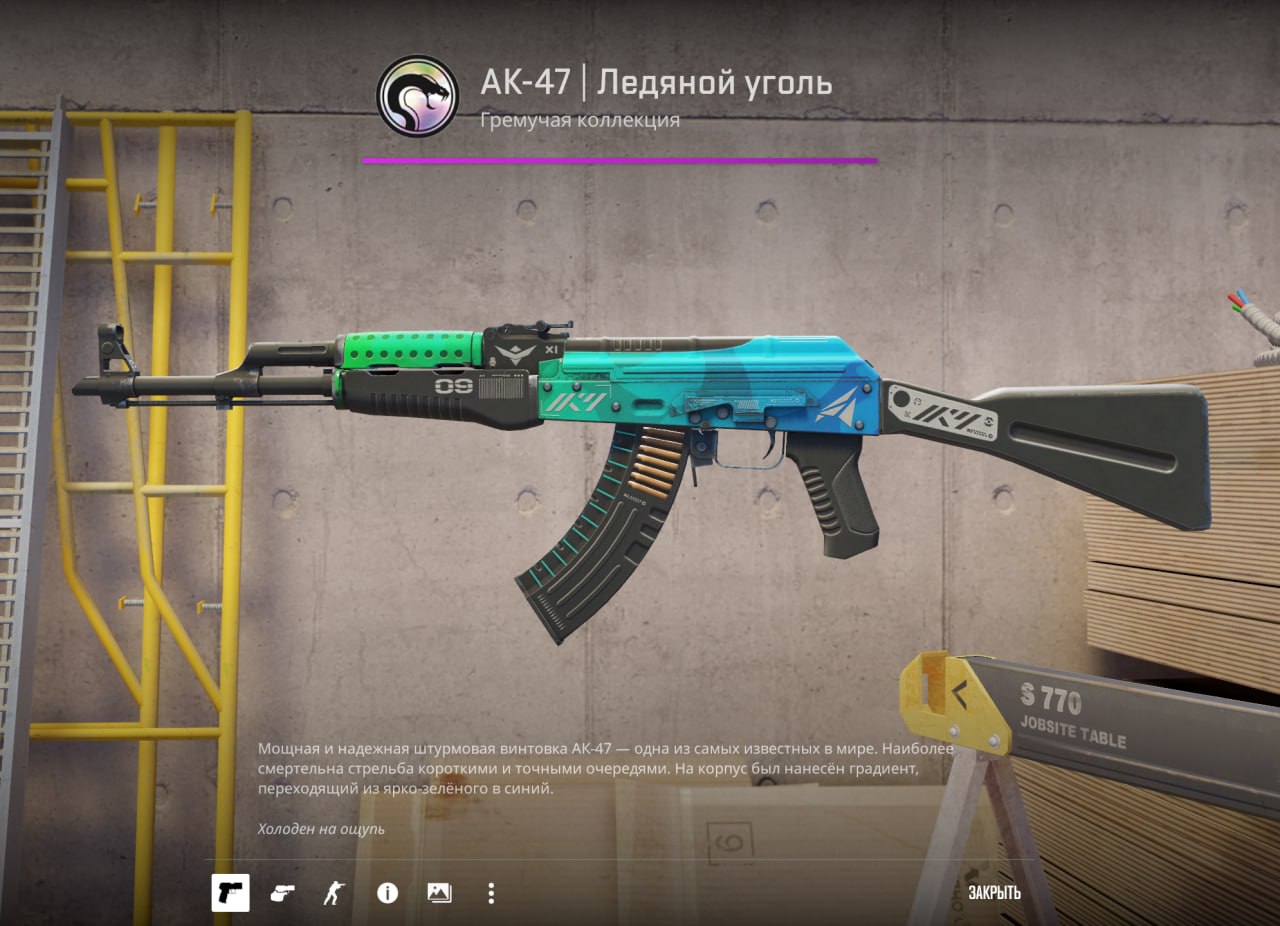Open the three-dot more options menu

490,893
